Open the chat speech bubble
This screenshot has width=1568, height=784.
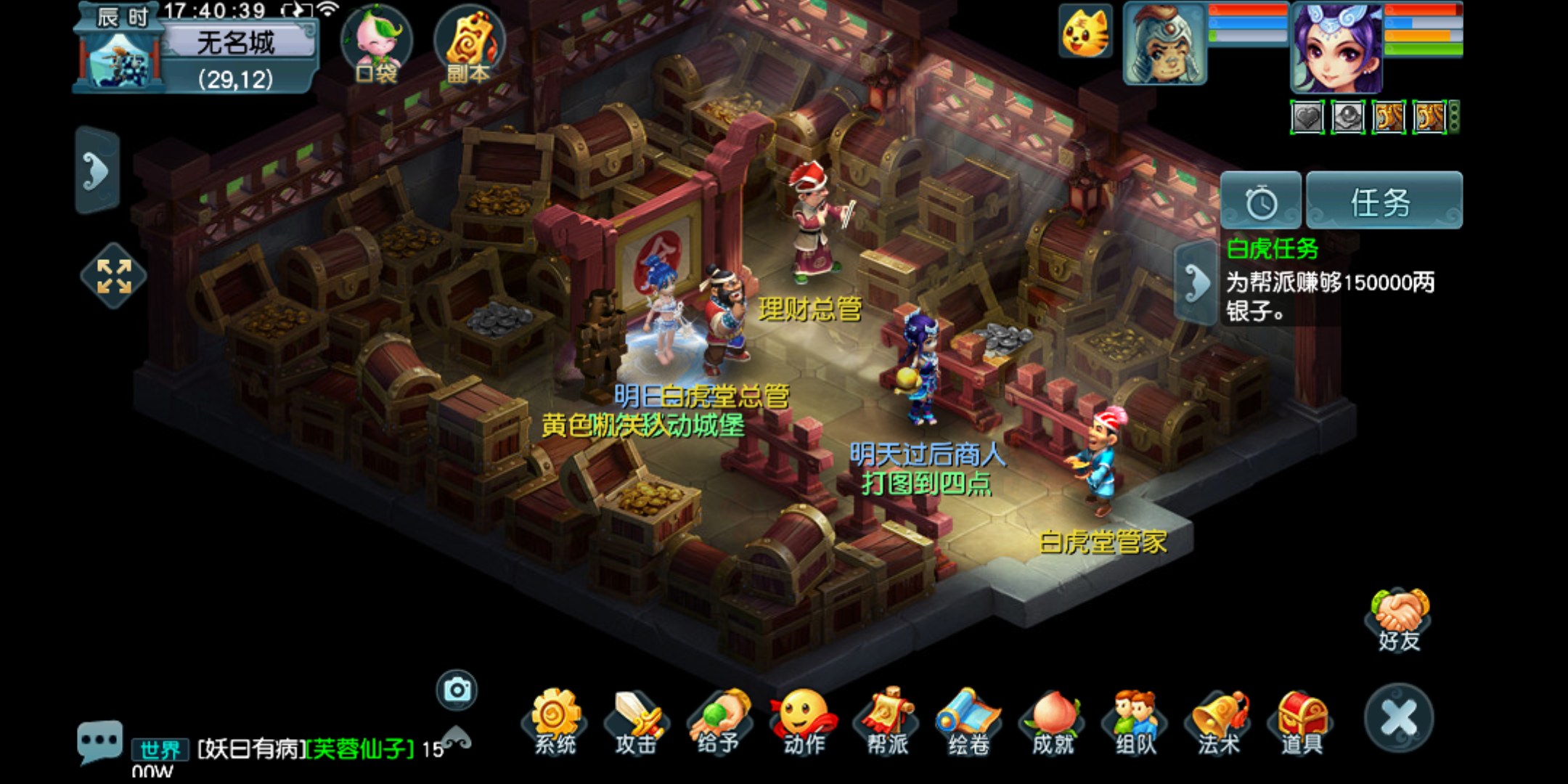click(99, 740)
